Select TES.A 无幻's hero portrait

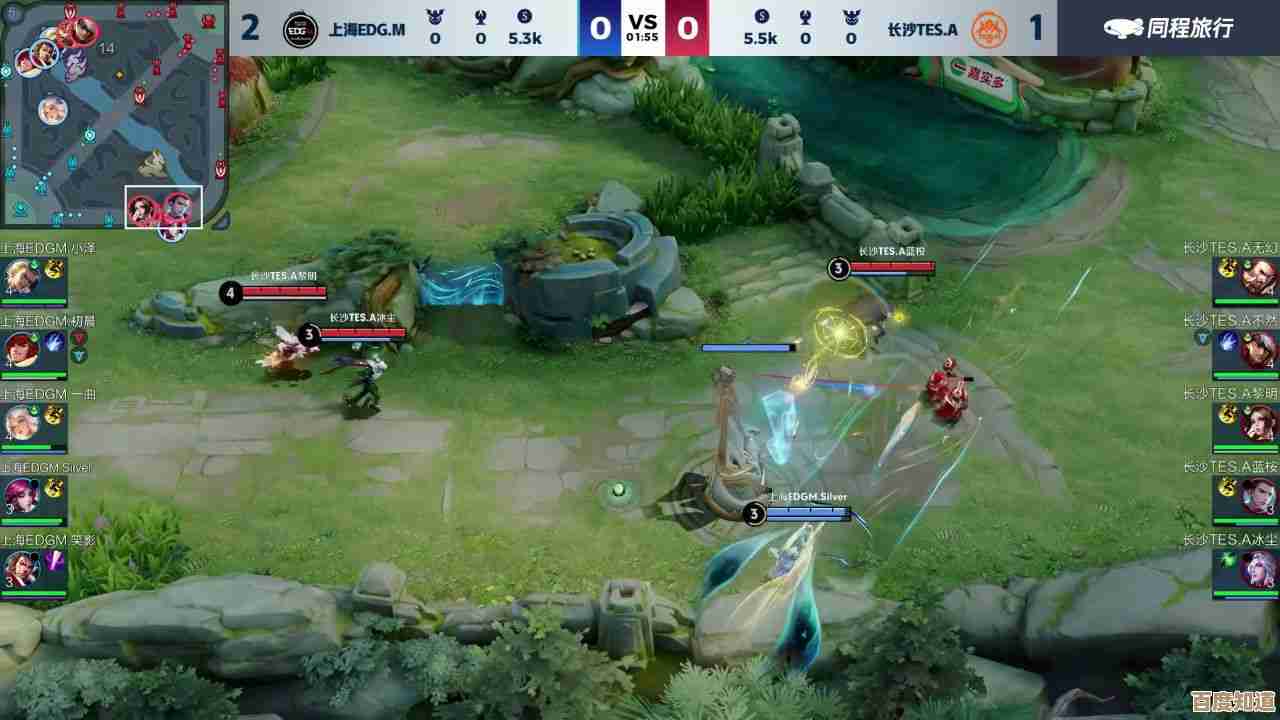click(x=1261, y=275)
